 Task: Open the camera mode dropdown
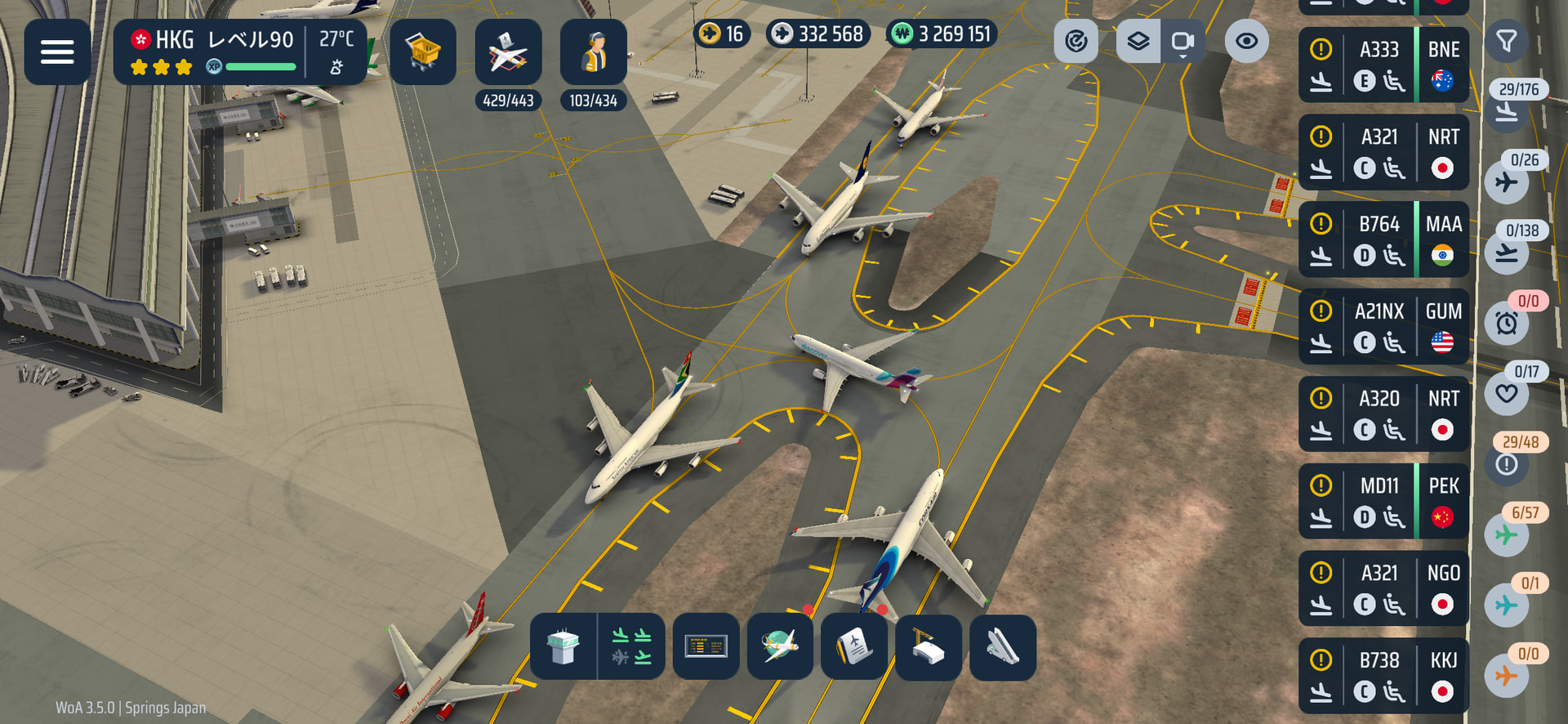coord(1183,42)
